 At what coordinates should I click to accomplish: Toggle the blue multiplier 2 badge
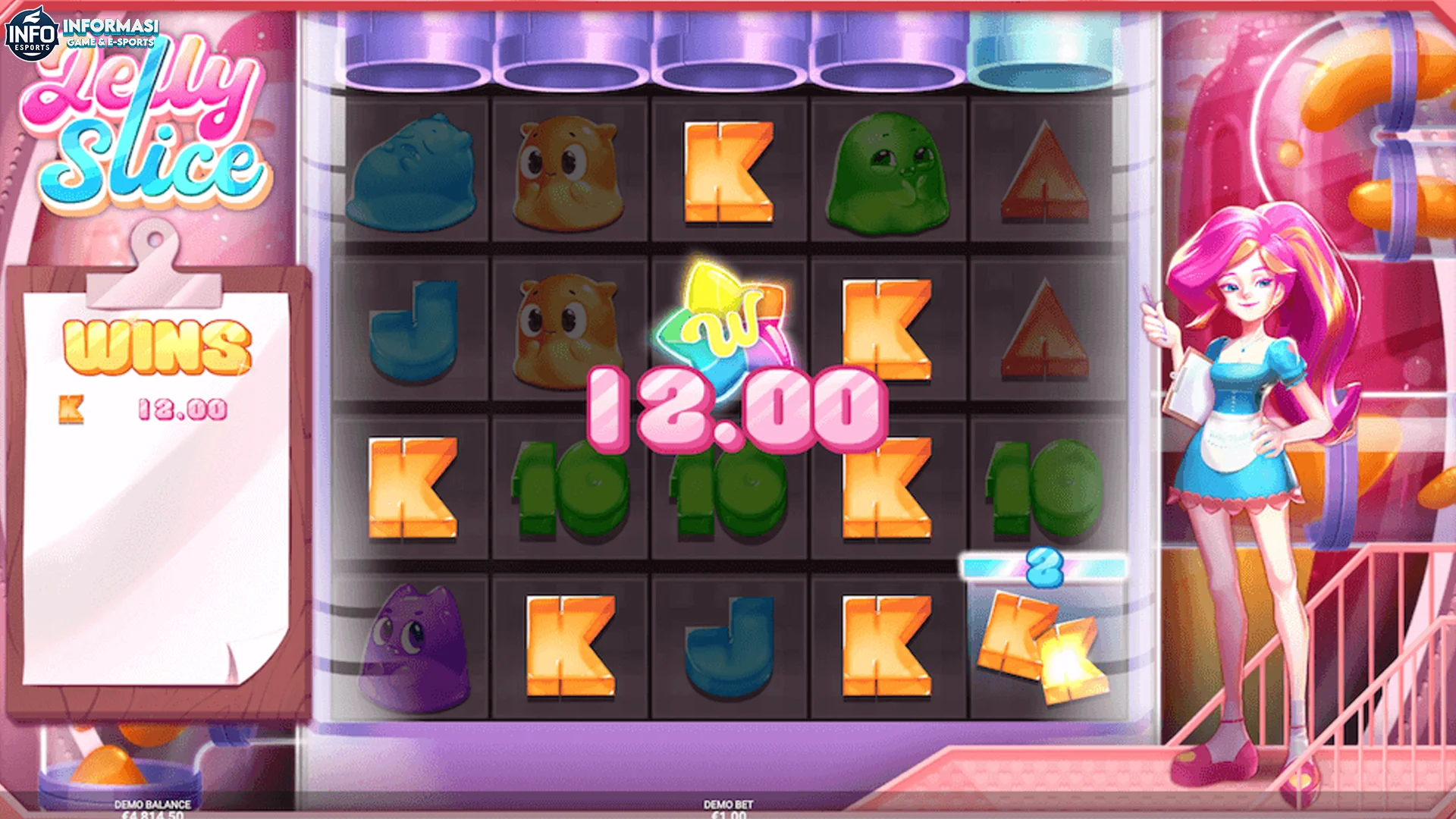pyautogui.click(x=1042, y=566)
